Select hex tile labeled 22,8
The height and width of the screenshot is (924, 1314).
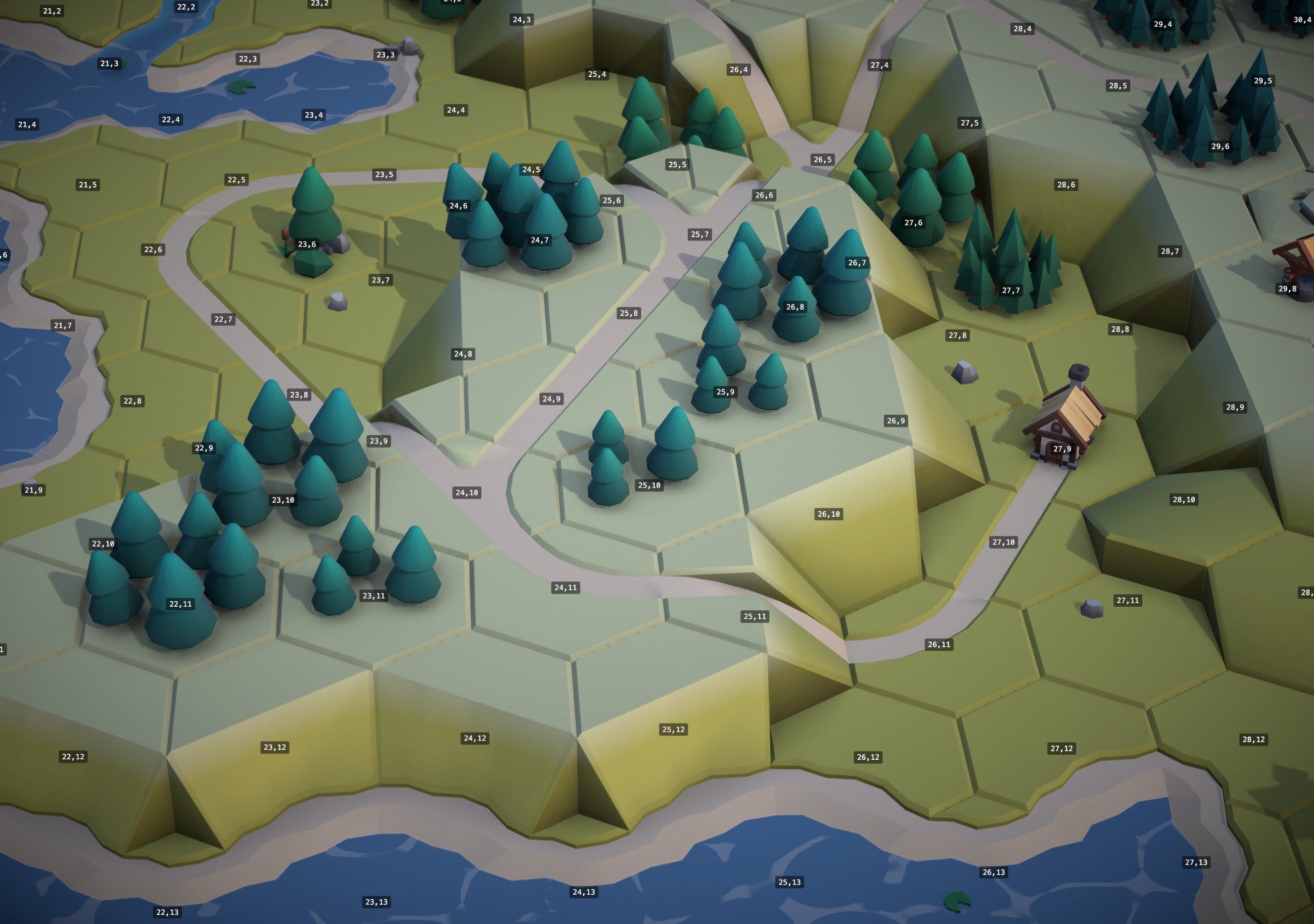click(x=132, y=401)
